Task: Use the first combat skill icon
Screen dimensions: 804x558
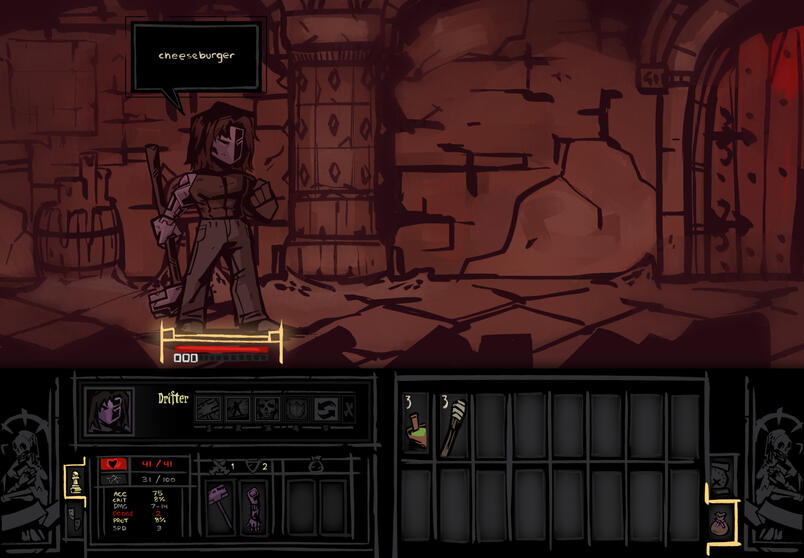Action: point(207,408)
